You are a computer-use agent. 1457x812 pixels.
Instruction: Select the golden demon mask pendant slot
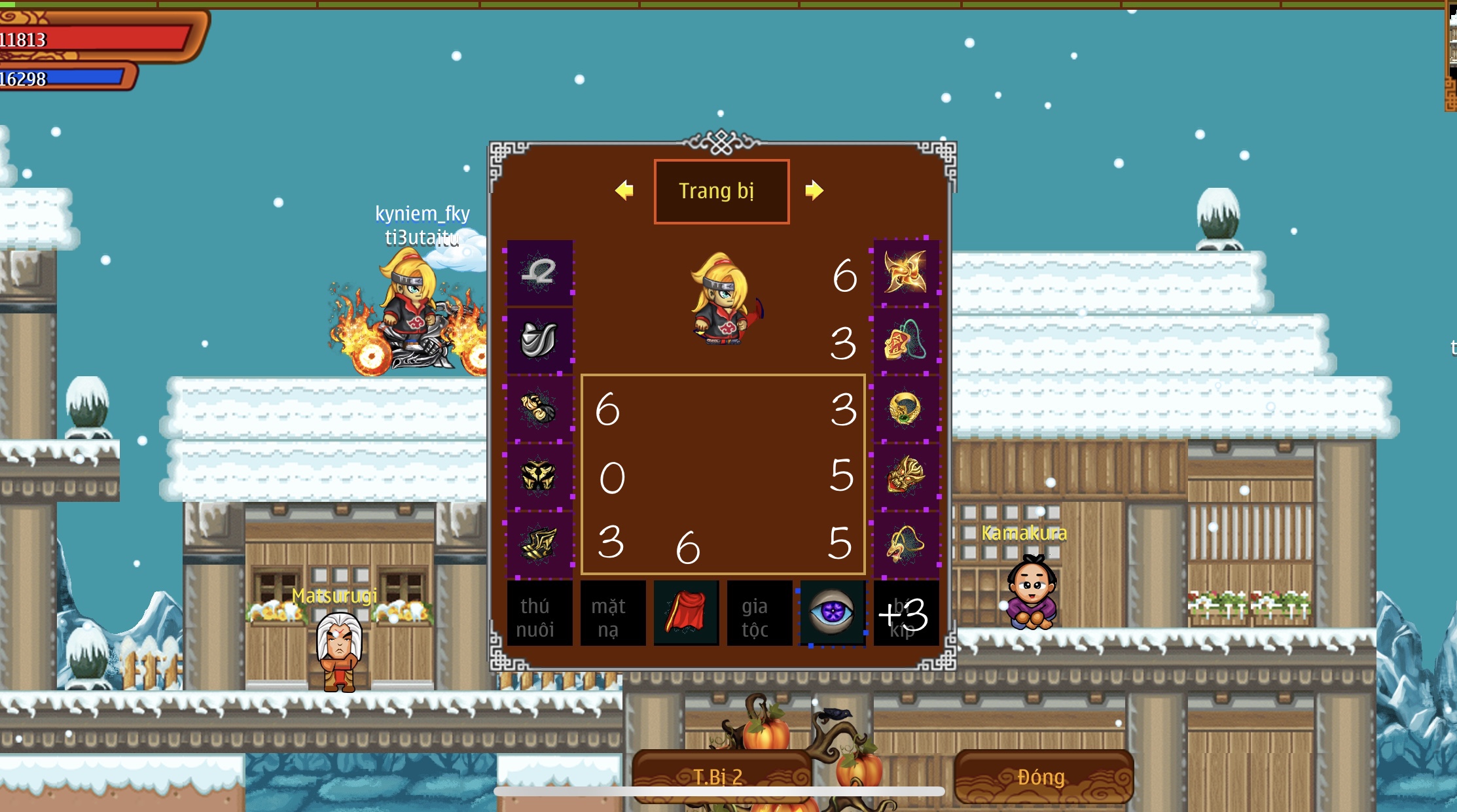click(x=906, y=476)
